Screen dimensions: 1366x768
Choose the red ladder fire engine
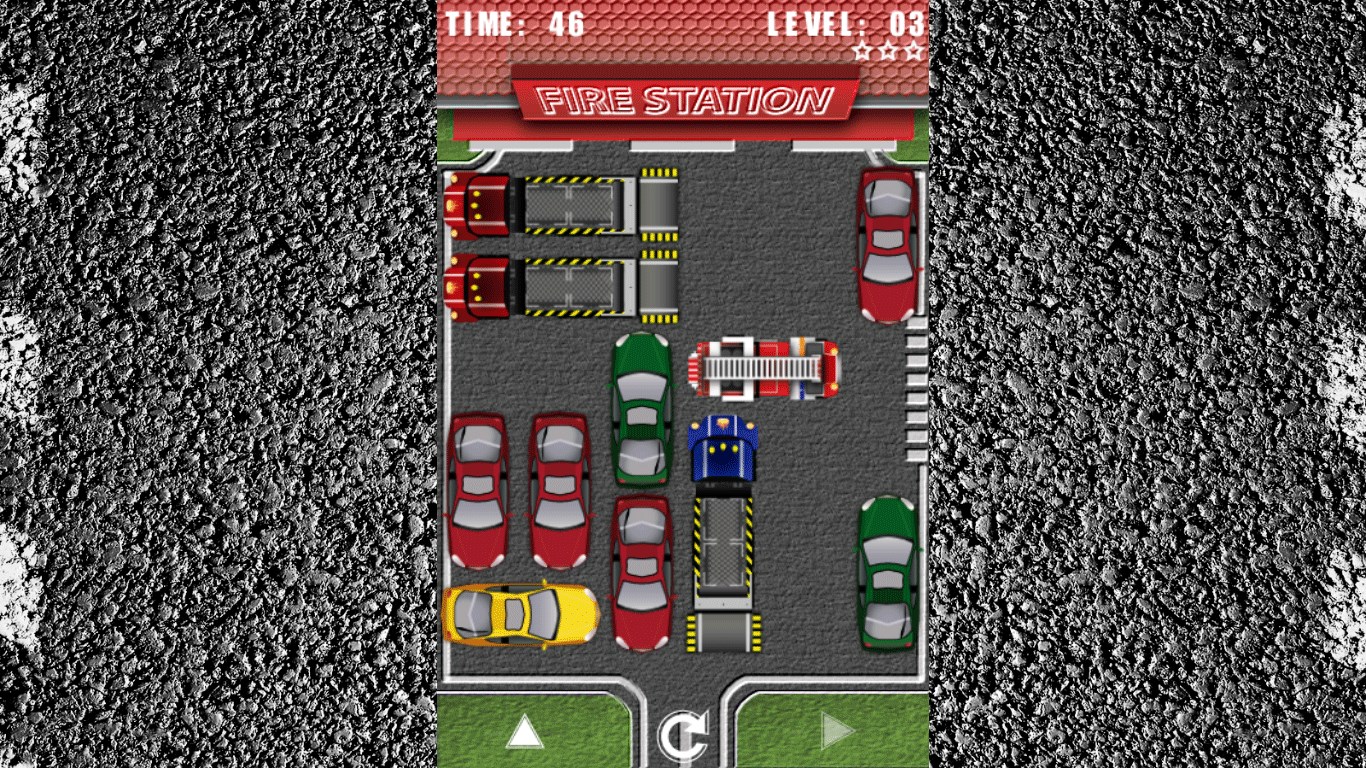tap(765, 368)
